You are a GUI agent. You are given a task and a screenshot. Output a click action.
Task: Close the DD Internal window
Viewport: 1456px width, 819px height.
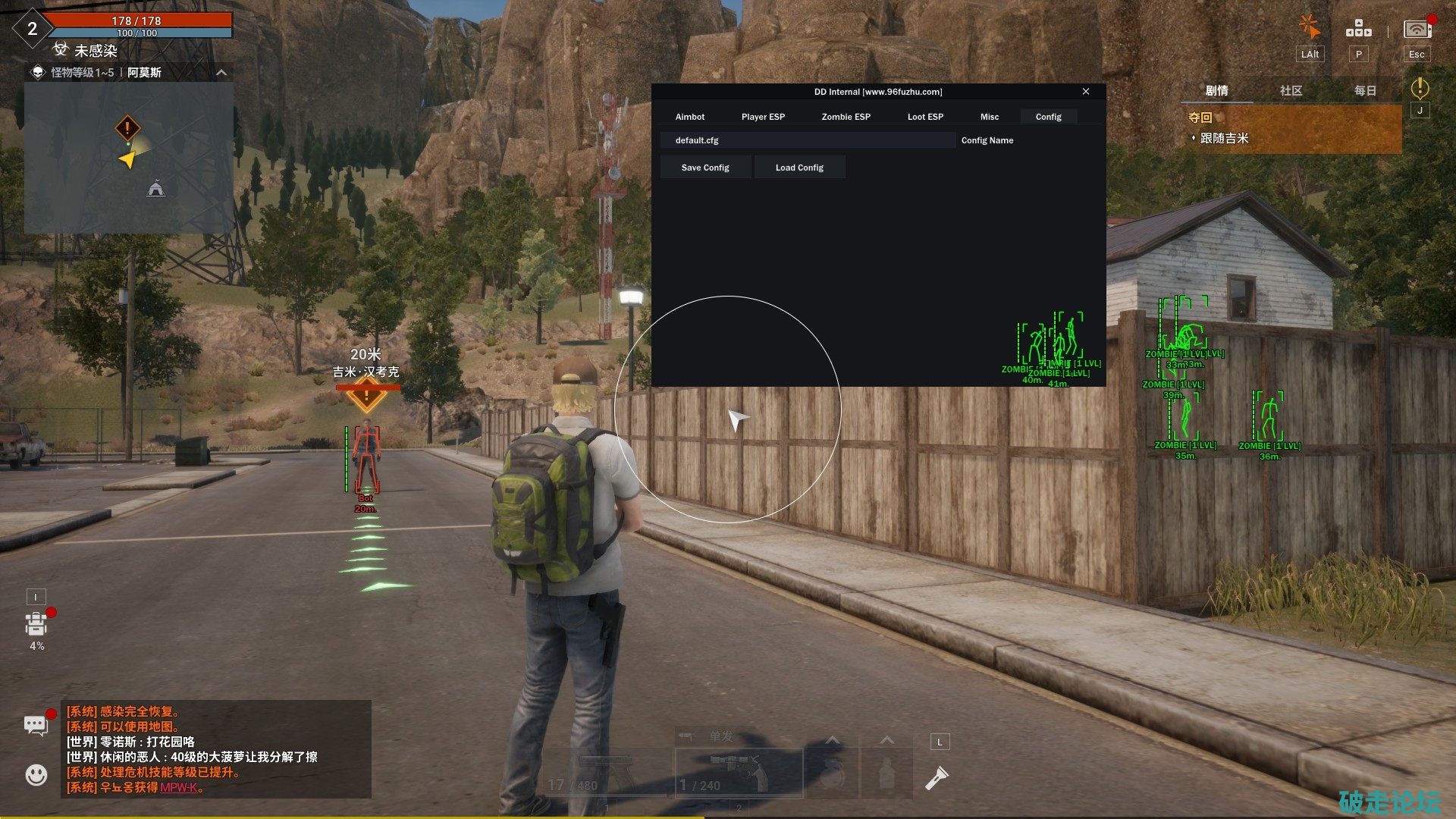pyautogui.click(x=1086, y=92)
